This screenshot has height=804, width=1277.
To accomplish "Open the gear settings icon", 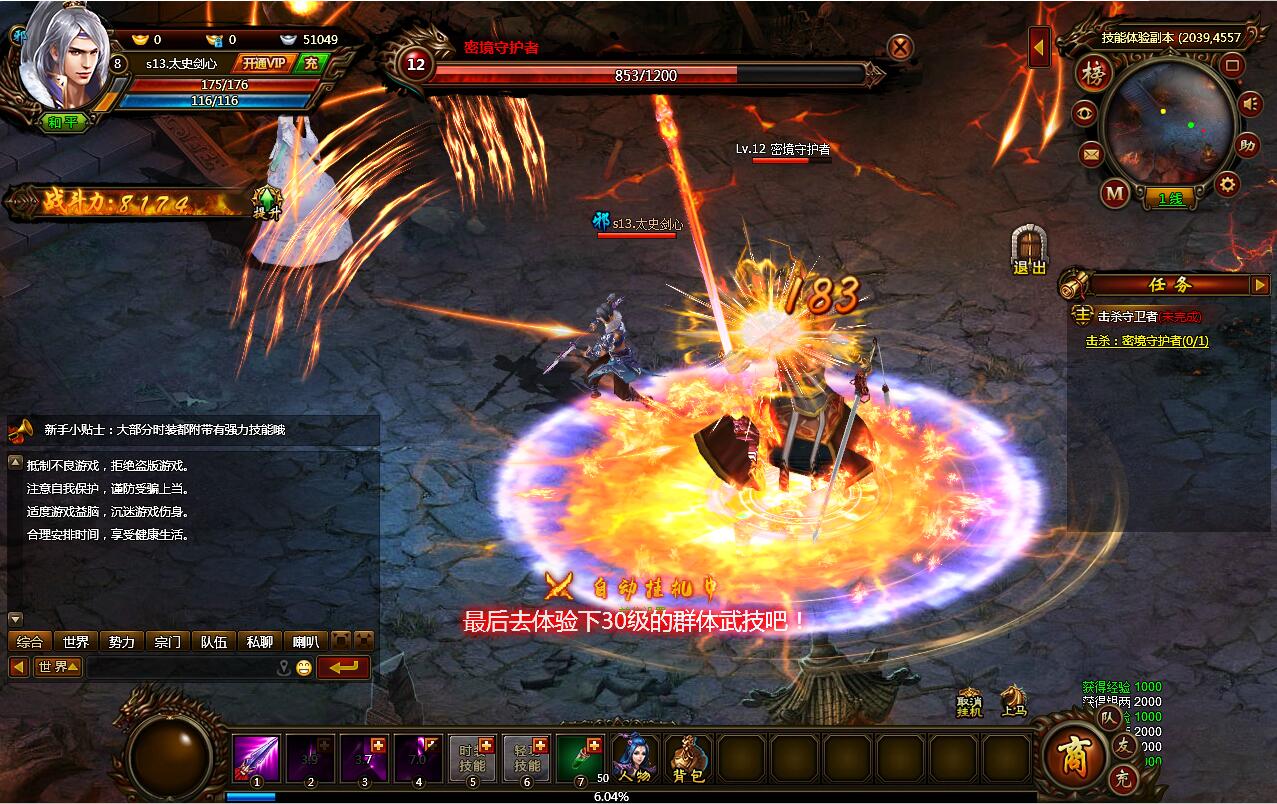I will pos(1227,184).
